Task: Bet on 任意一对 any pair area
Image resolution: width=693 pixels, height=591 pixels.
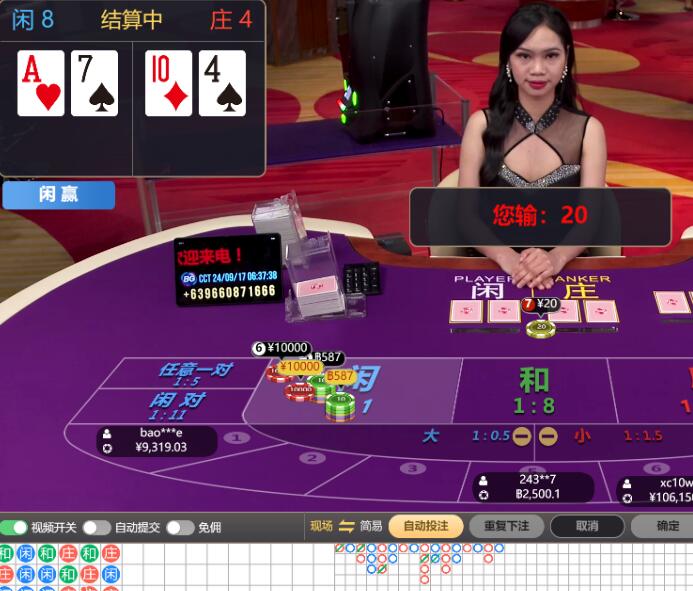Action: (194, 373)
